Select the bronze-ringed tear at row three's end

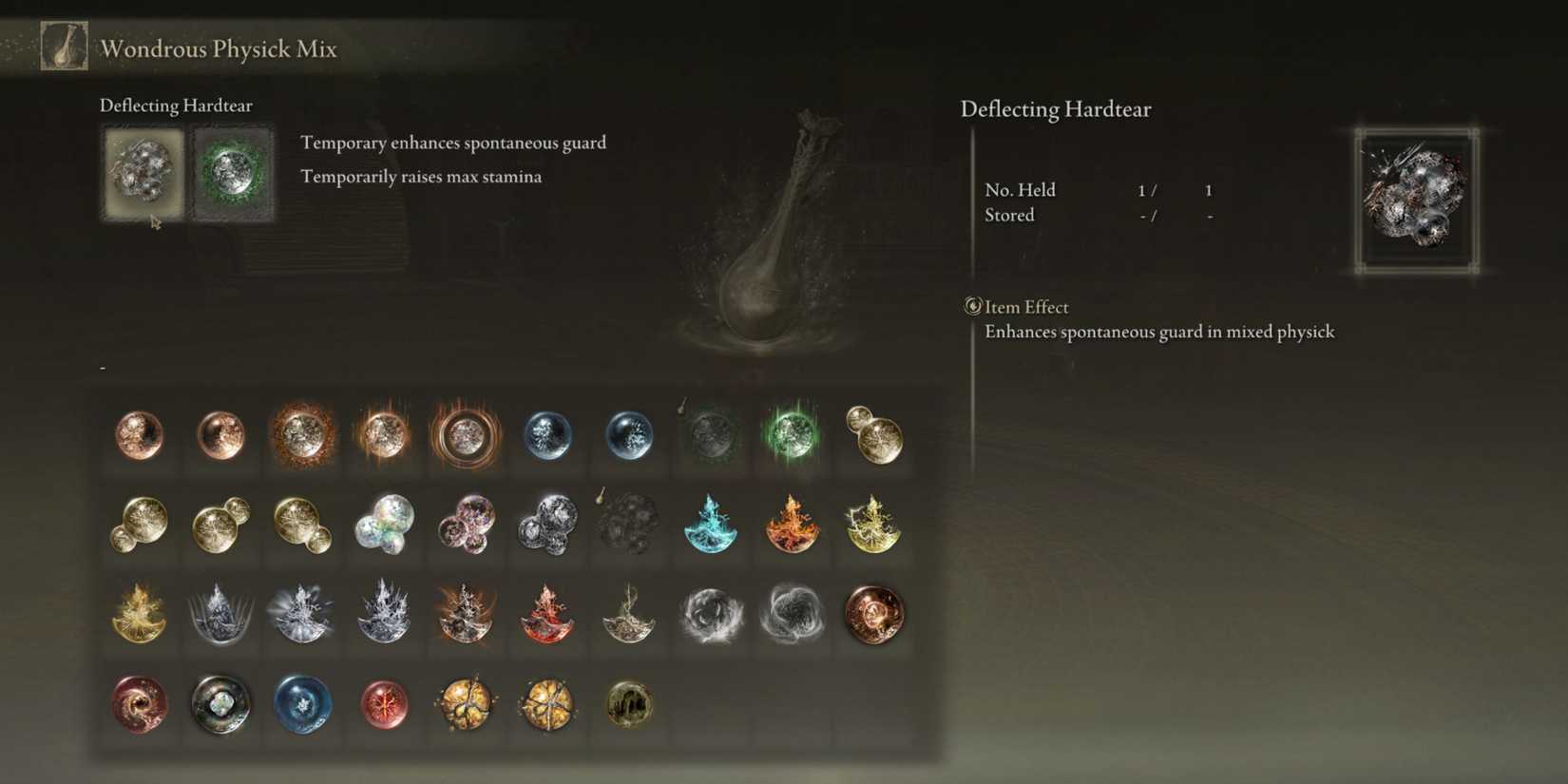874,613
